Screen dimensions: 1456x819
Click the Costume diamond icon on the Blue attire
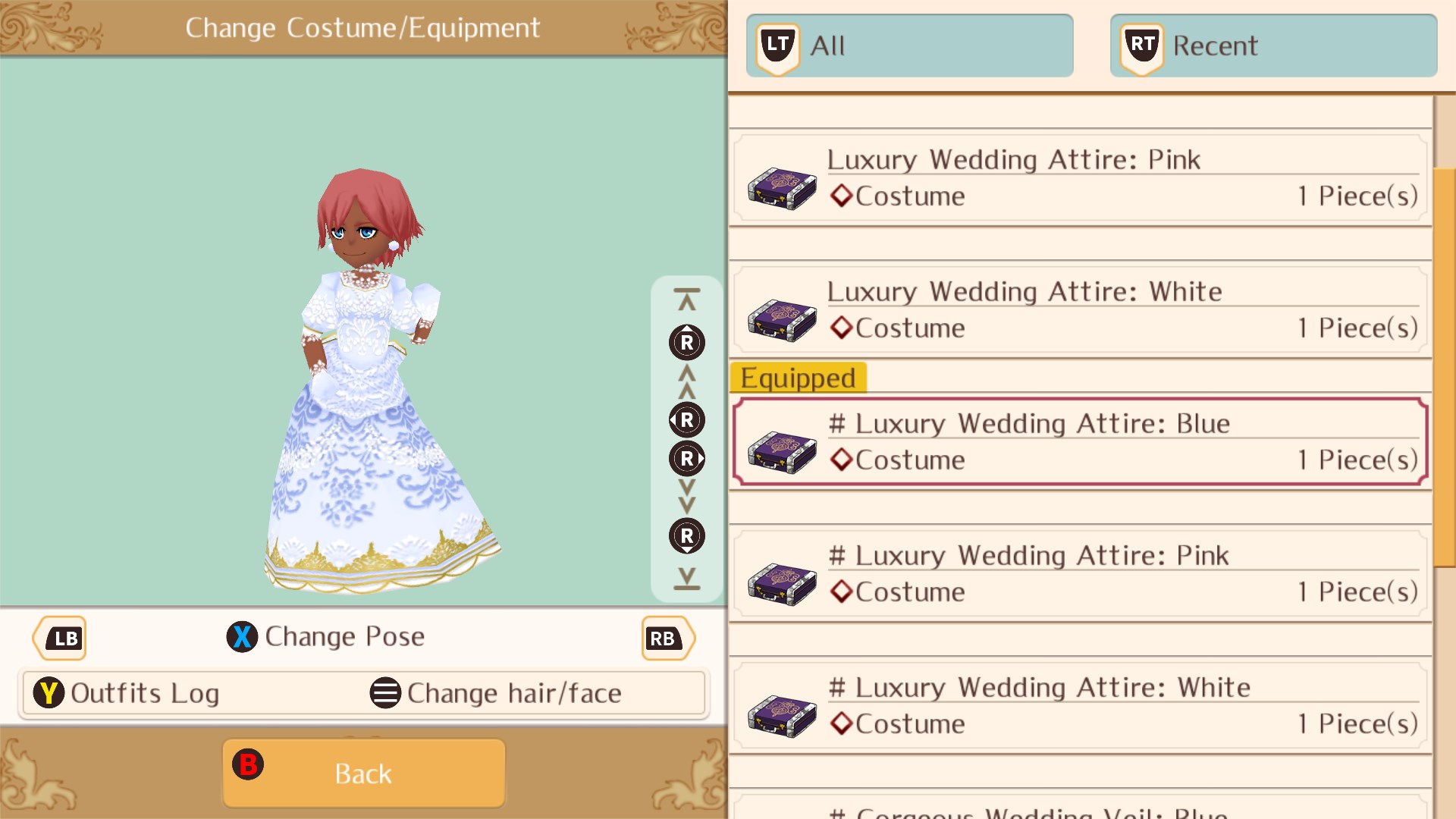pyautogui.click(x=840, y=460)
